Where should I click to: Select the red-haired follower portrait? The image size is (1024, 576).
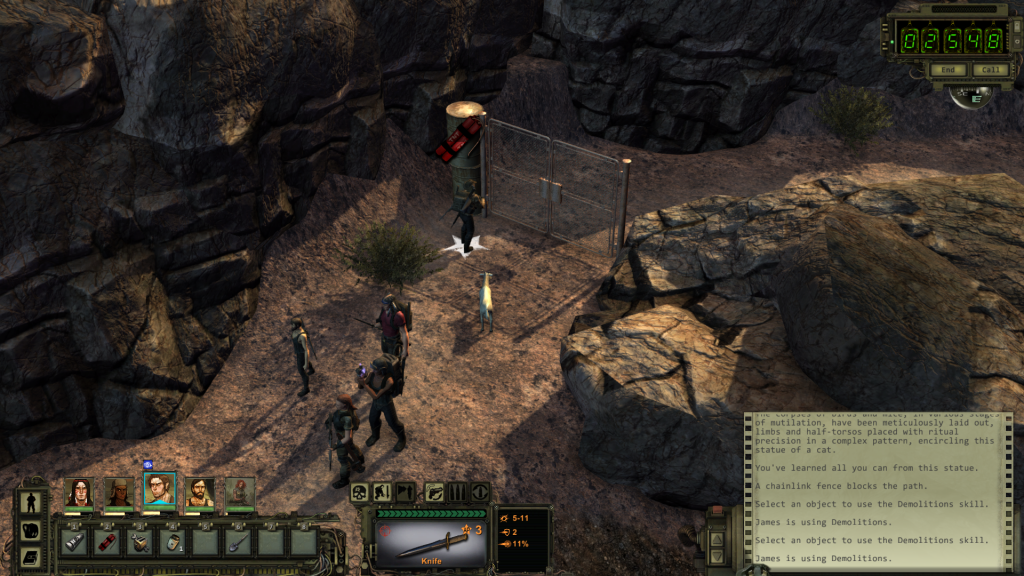pos(240,491)
